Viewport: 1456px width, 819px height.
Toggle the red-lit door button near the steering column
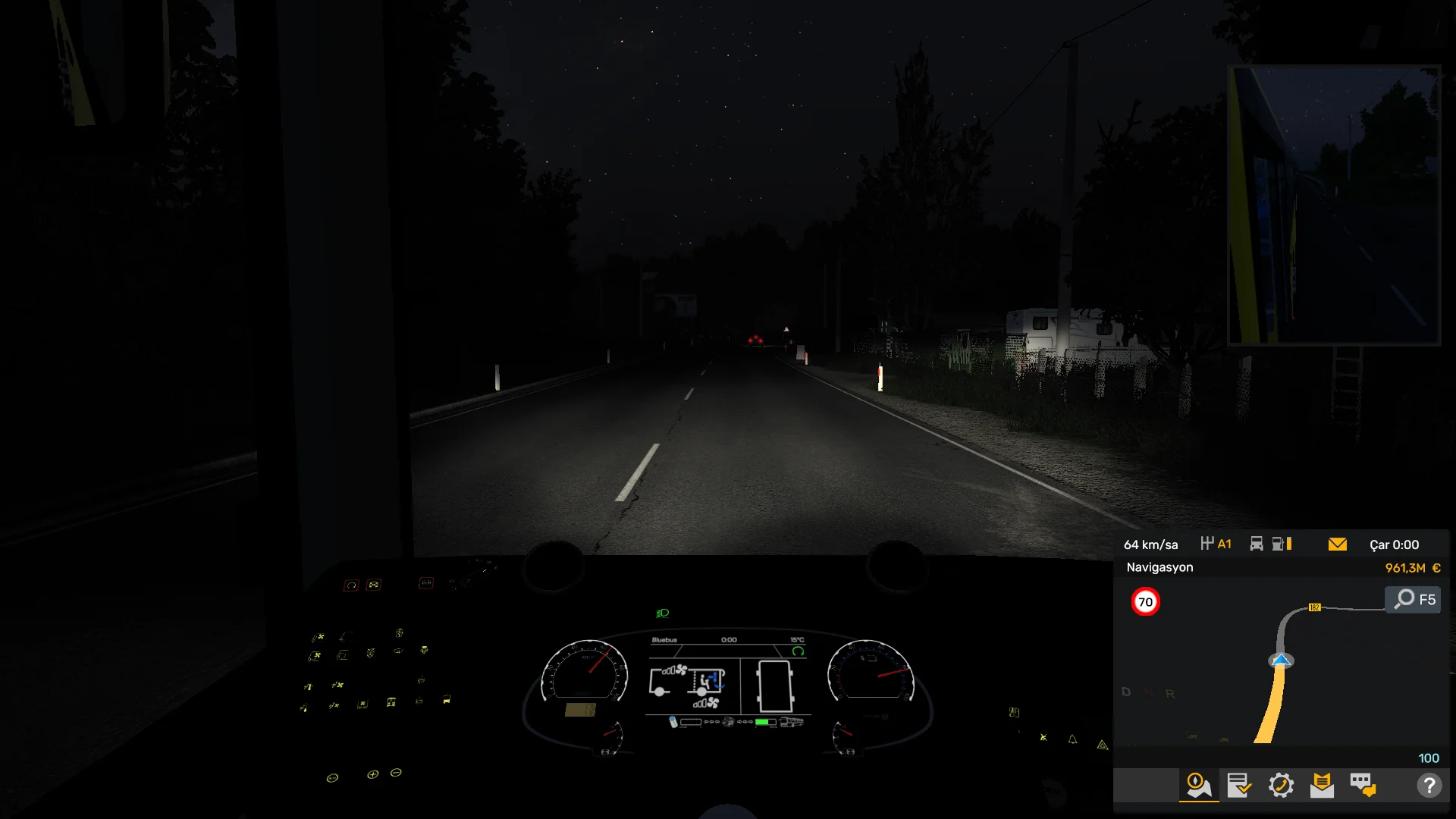point(426,582)
